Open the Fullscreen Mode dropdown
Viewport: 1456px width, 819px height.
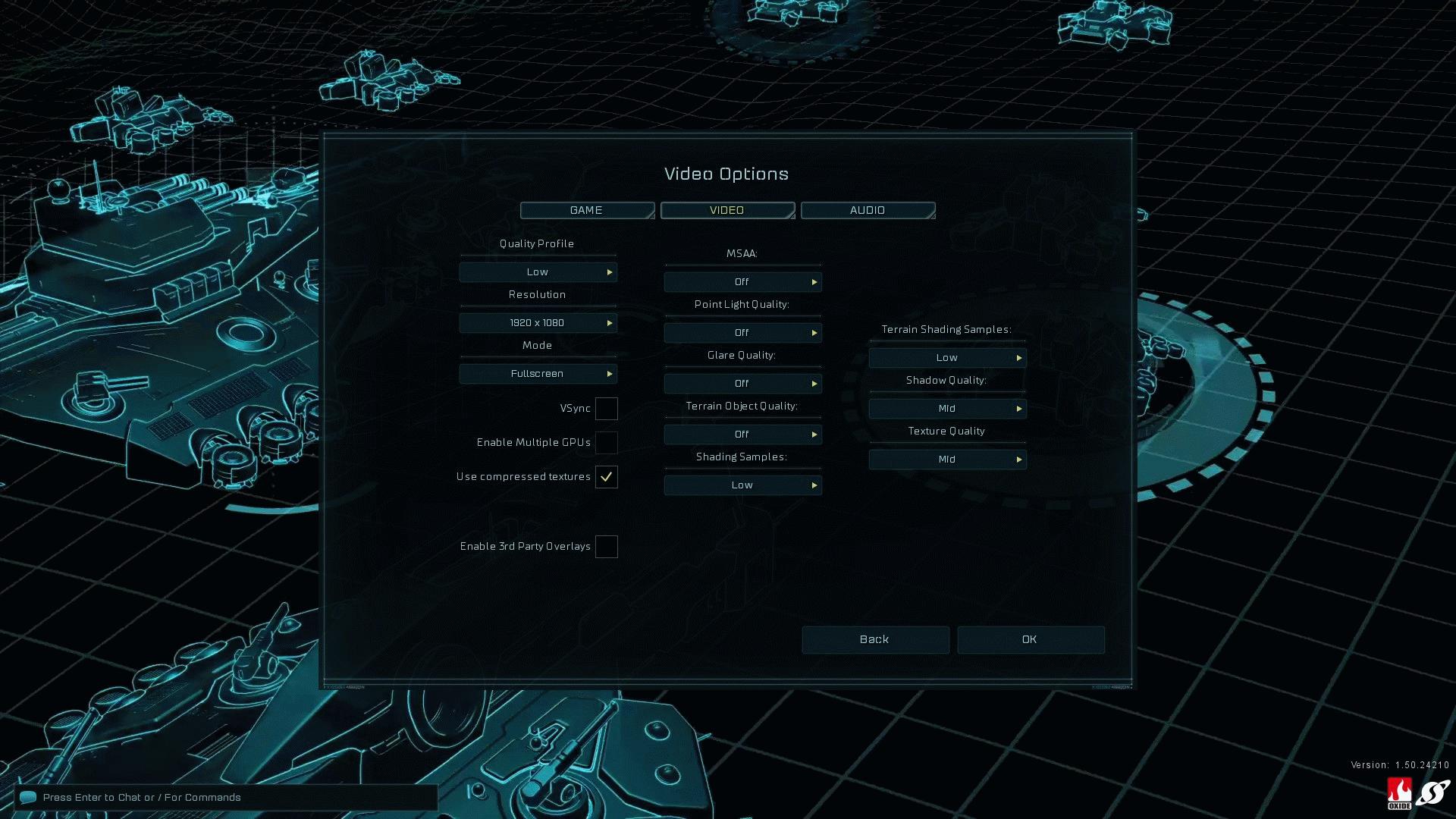tap(538, 374)
